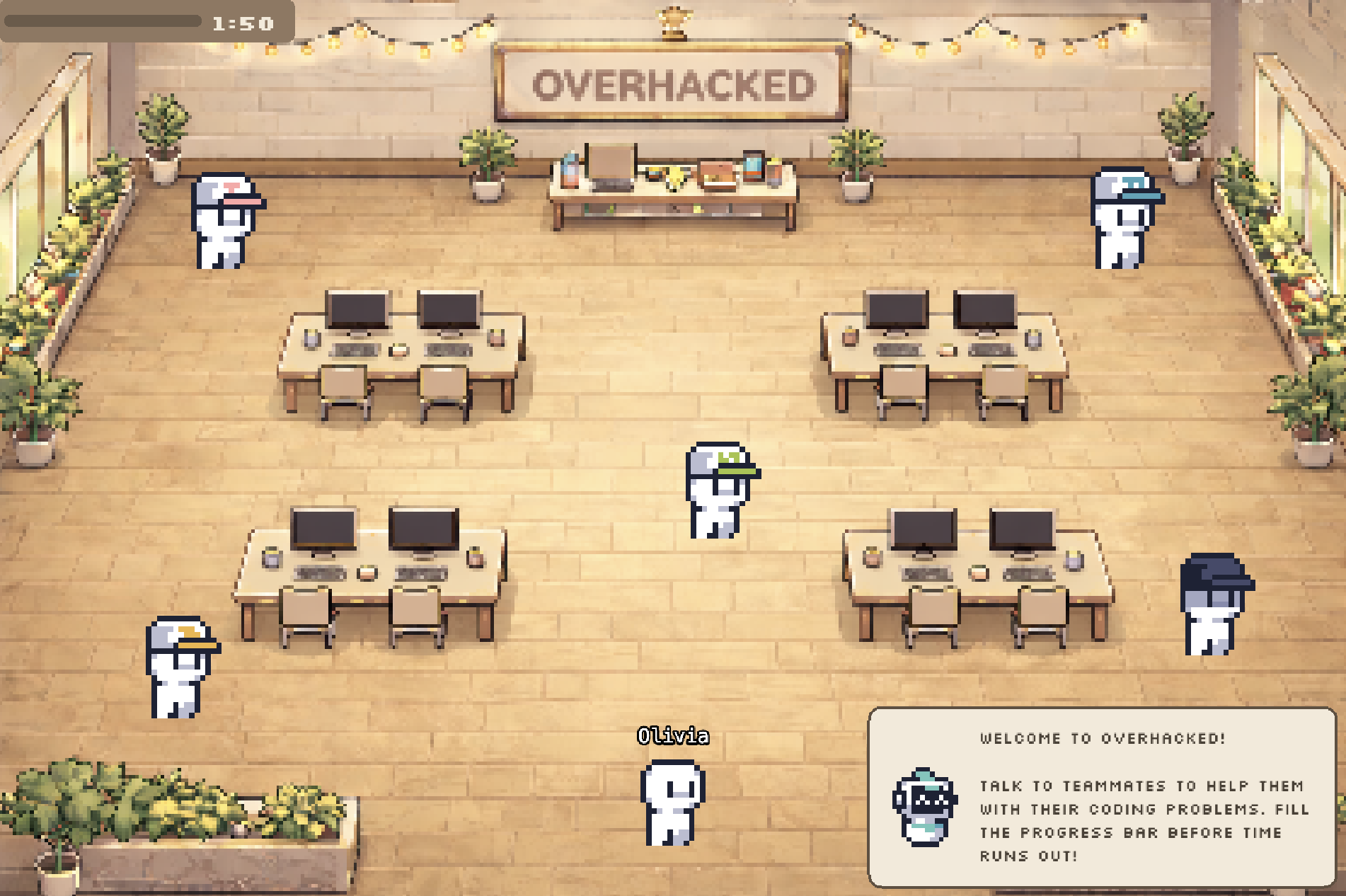Click the Welcome to Overhacked message box
This screenshot has width=1346, height=896.
pyautogui.click(x=1102, y=797)
